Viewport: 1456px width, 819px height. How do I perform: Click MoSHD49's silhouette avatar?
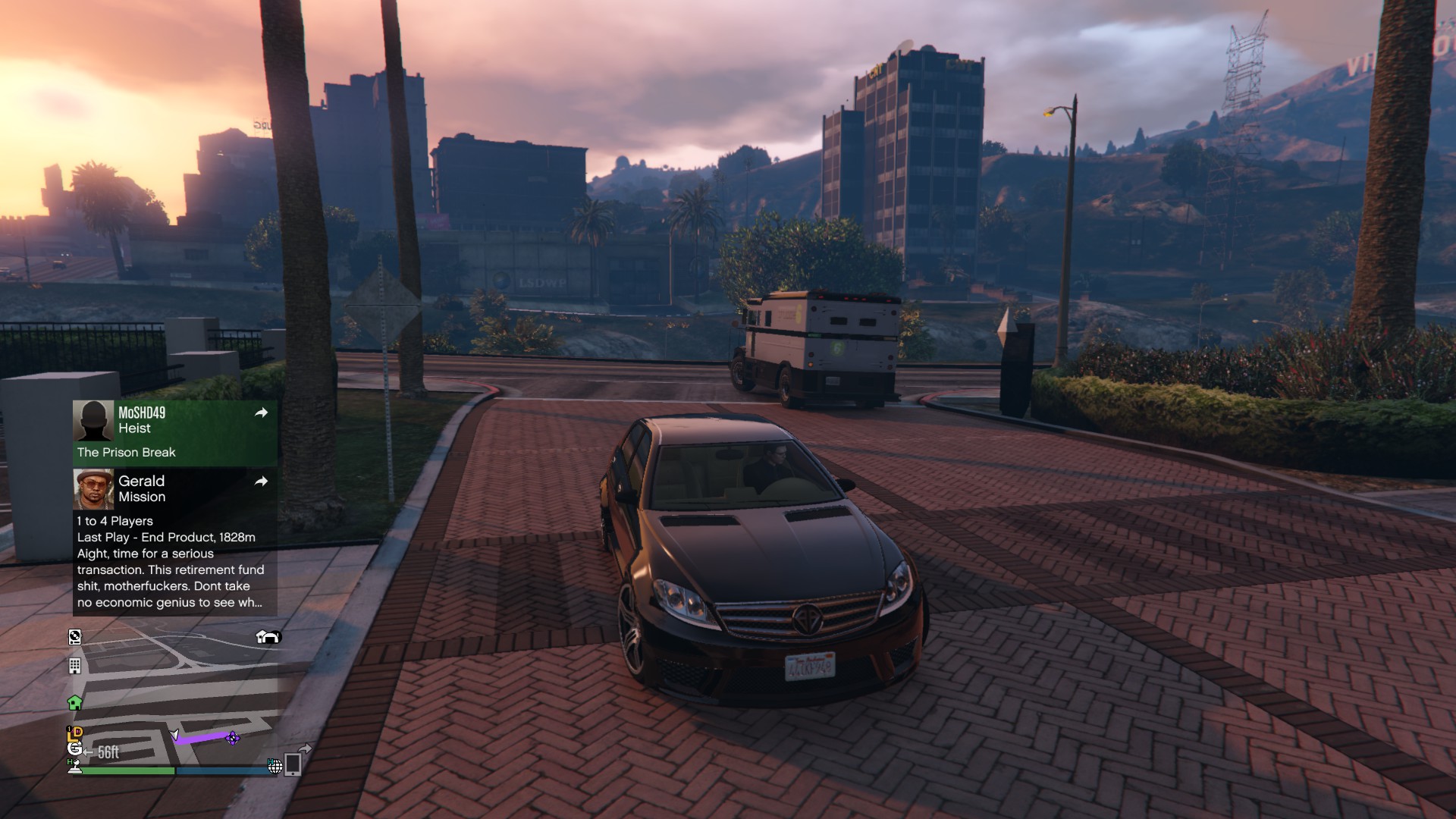[x=93, y=421]
